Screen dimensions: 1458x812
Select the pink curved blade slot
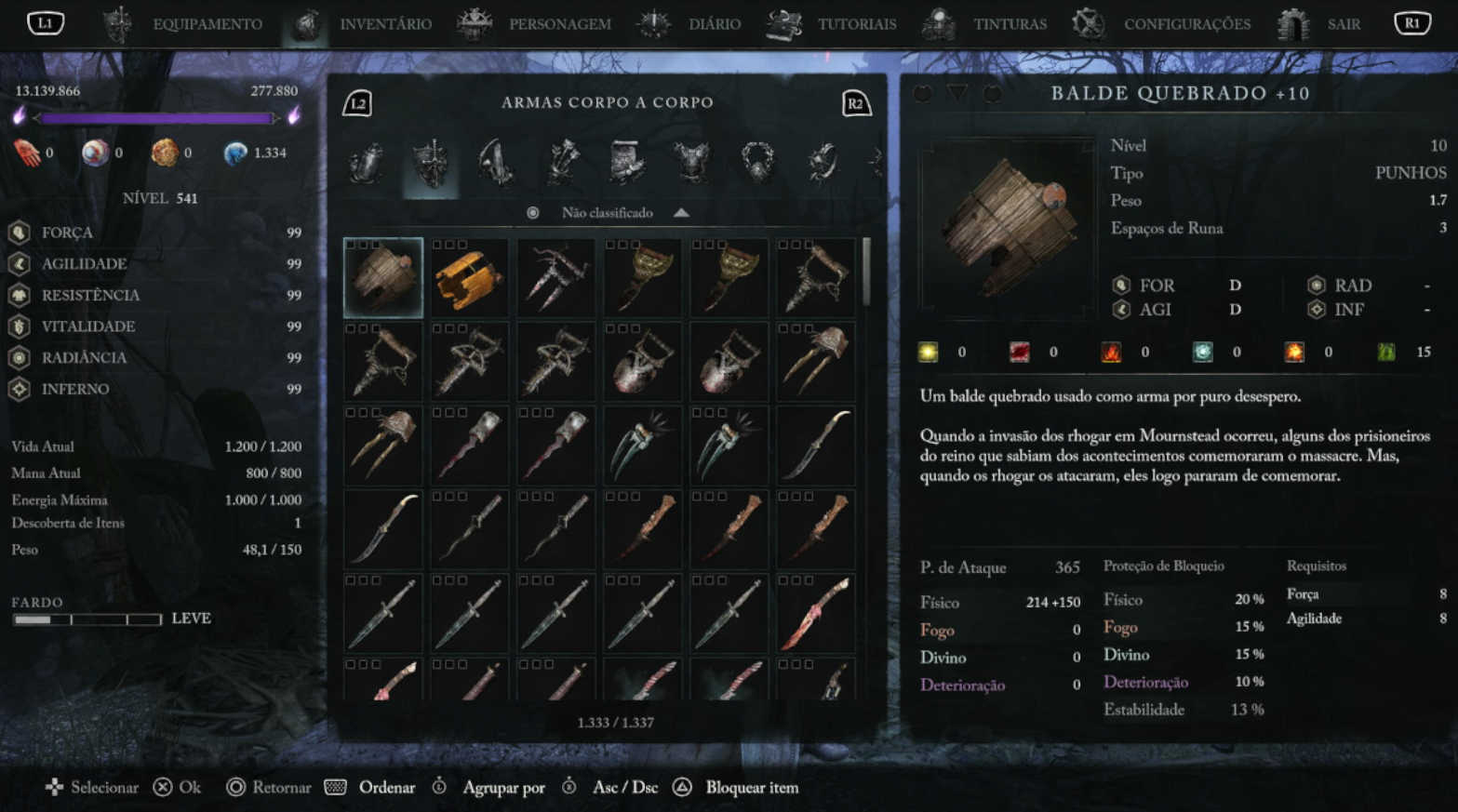[816, 613]
